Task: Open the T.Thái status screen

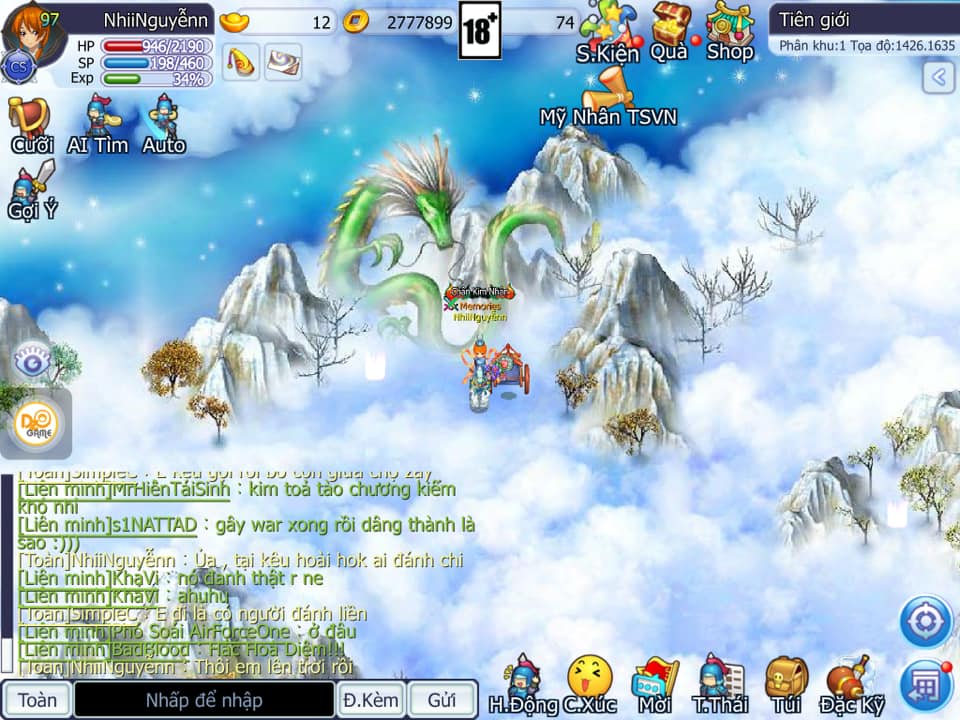Action: tap(721, 685)
